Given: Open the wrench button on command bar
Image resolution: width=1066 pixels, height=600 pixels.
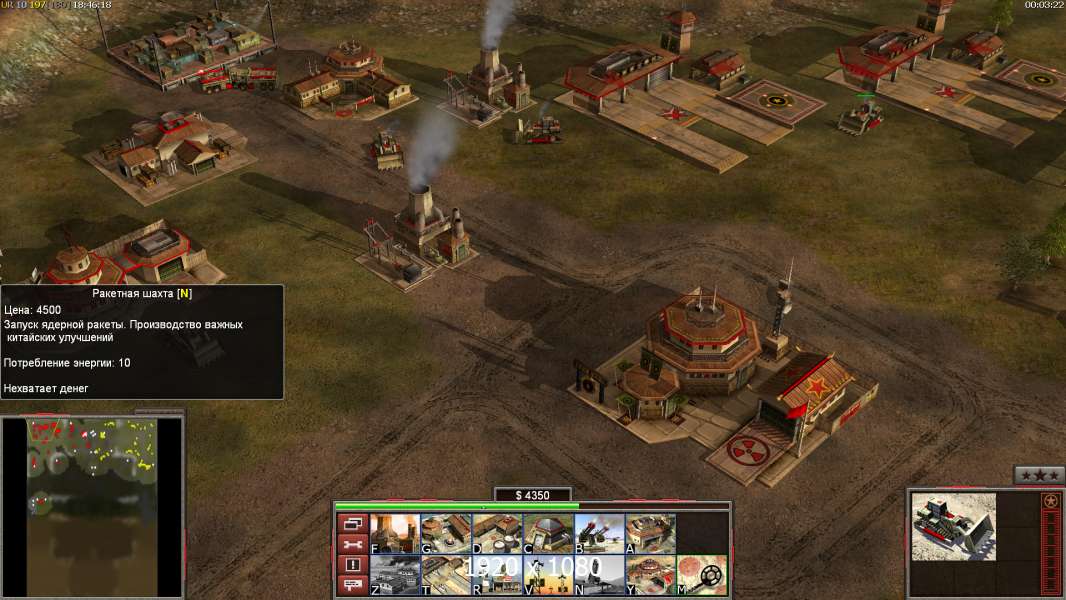Looking at the screenshot, I should coord(352,544).
